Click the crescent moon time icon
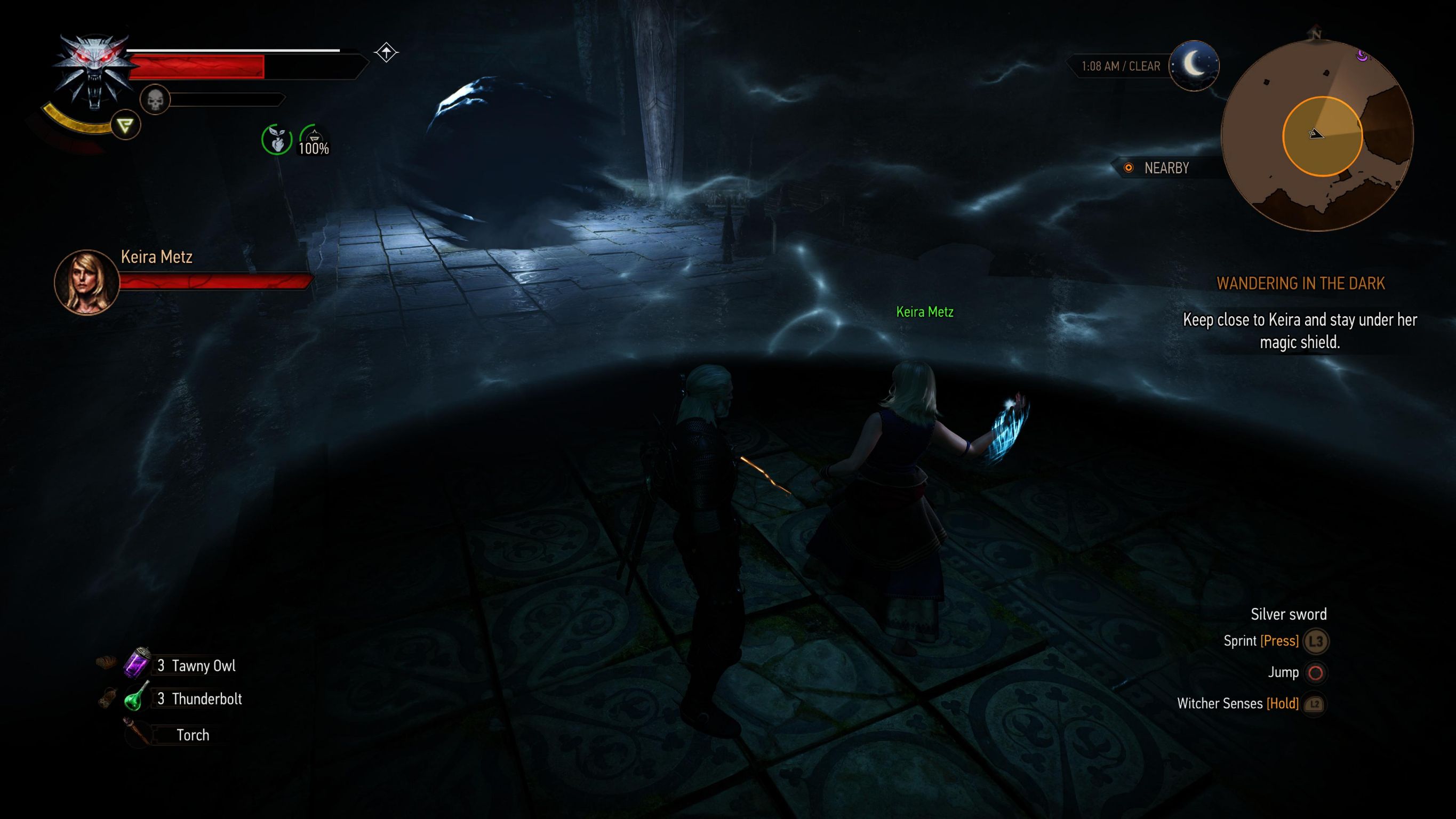The image size is (1456, 819). pos(1193,65)
